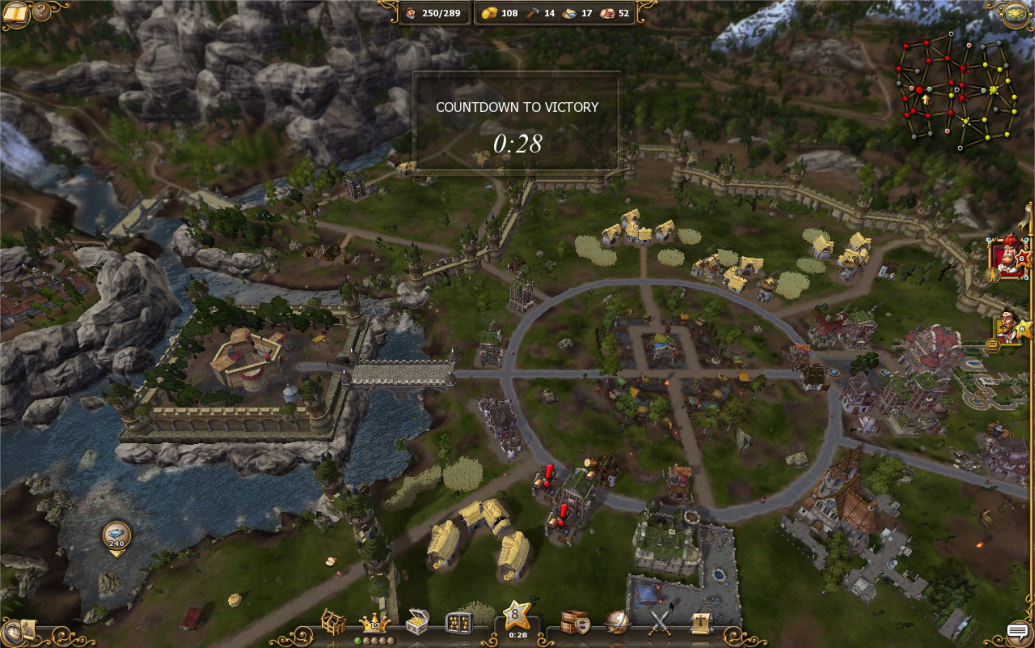Open the construction menu house-frame icon
The width and height of the screenshot is (1035, 648).
pos(333,621)
